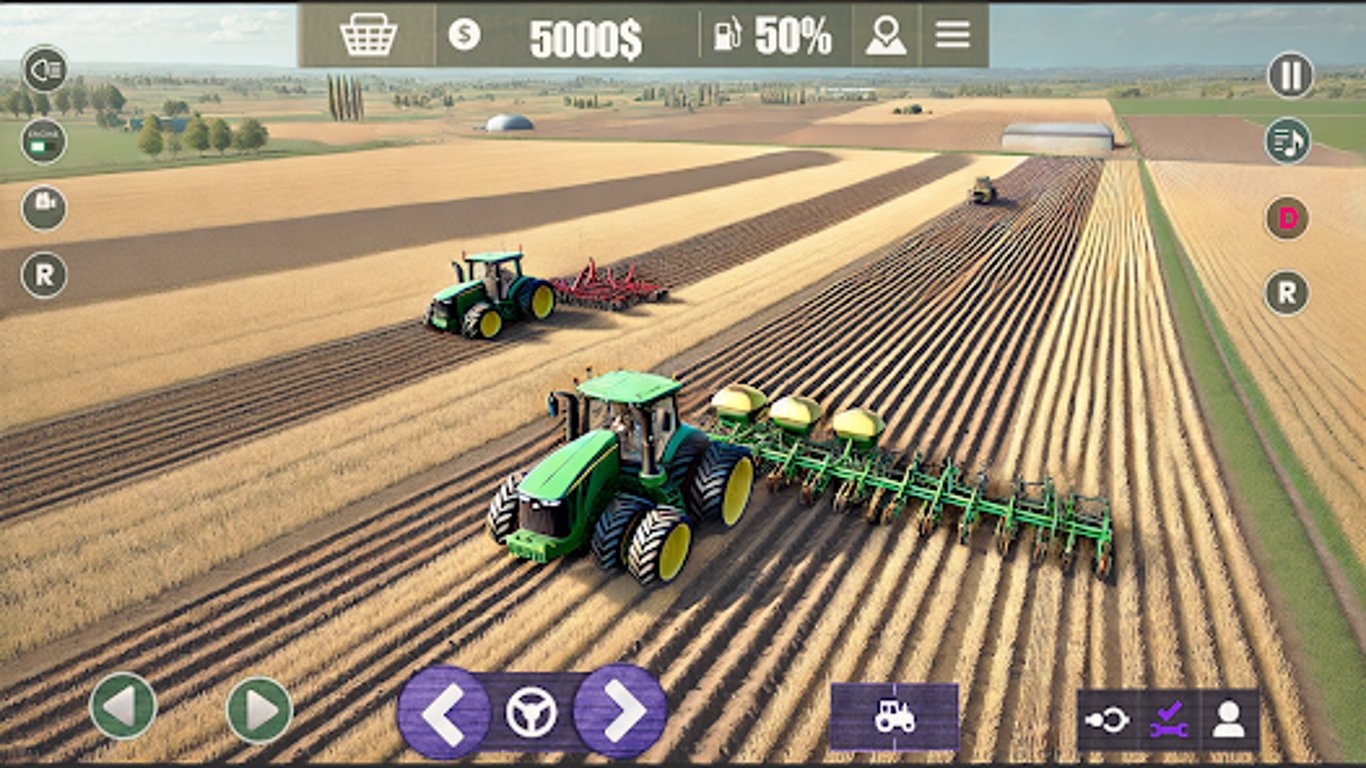Viewport: 1366px width, 768px height.
Task: Select the tractor selection icon
Action: pyautogui.click(x=893, y=716)
